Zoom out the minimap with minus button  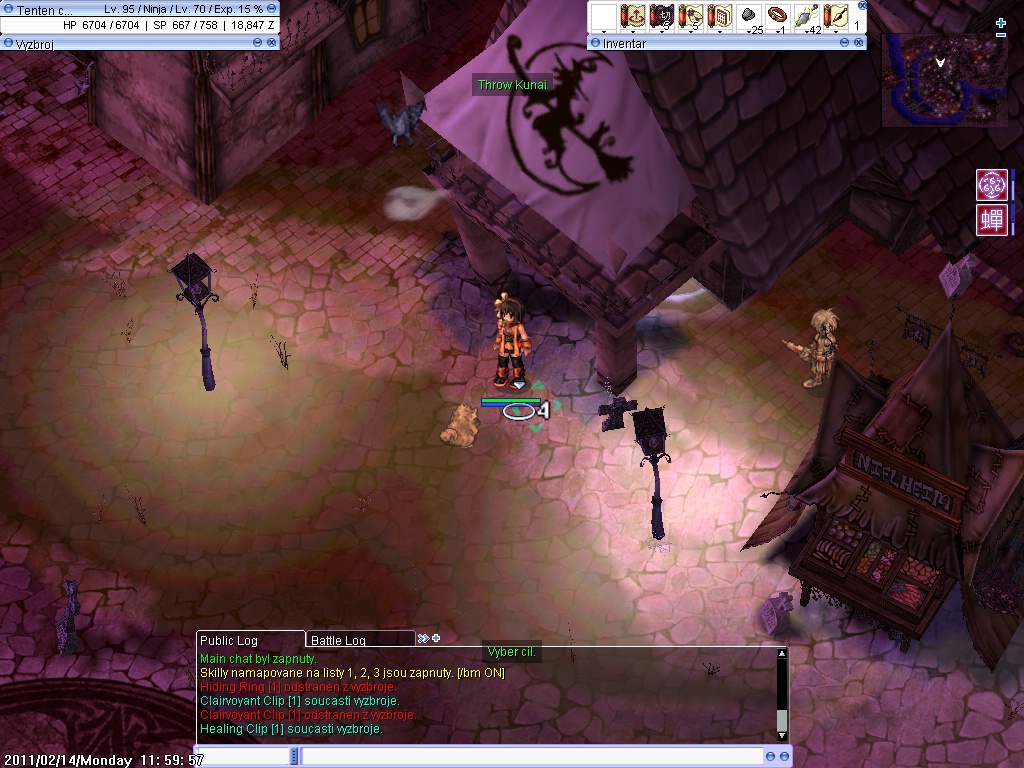[x=1001, y=36]
